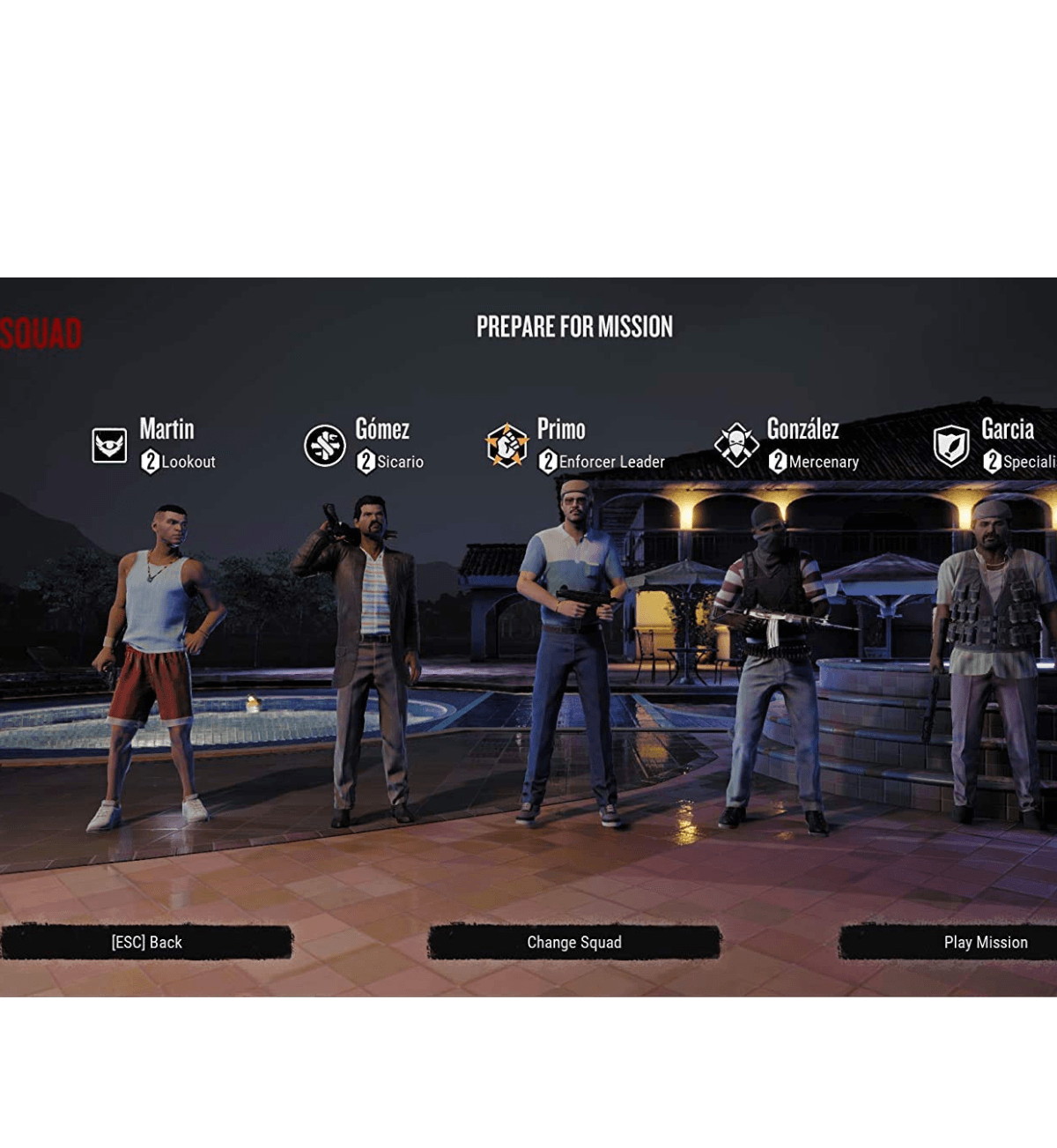The height and width of the screenshot is (1148, 1057).
Task: Click the Sicario class icon beside Gómez
Action: tap(325, 445)
